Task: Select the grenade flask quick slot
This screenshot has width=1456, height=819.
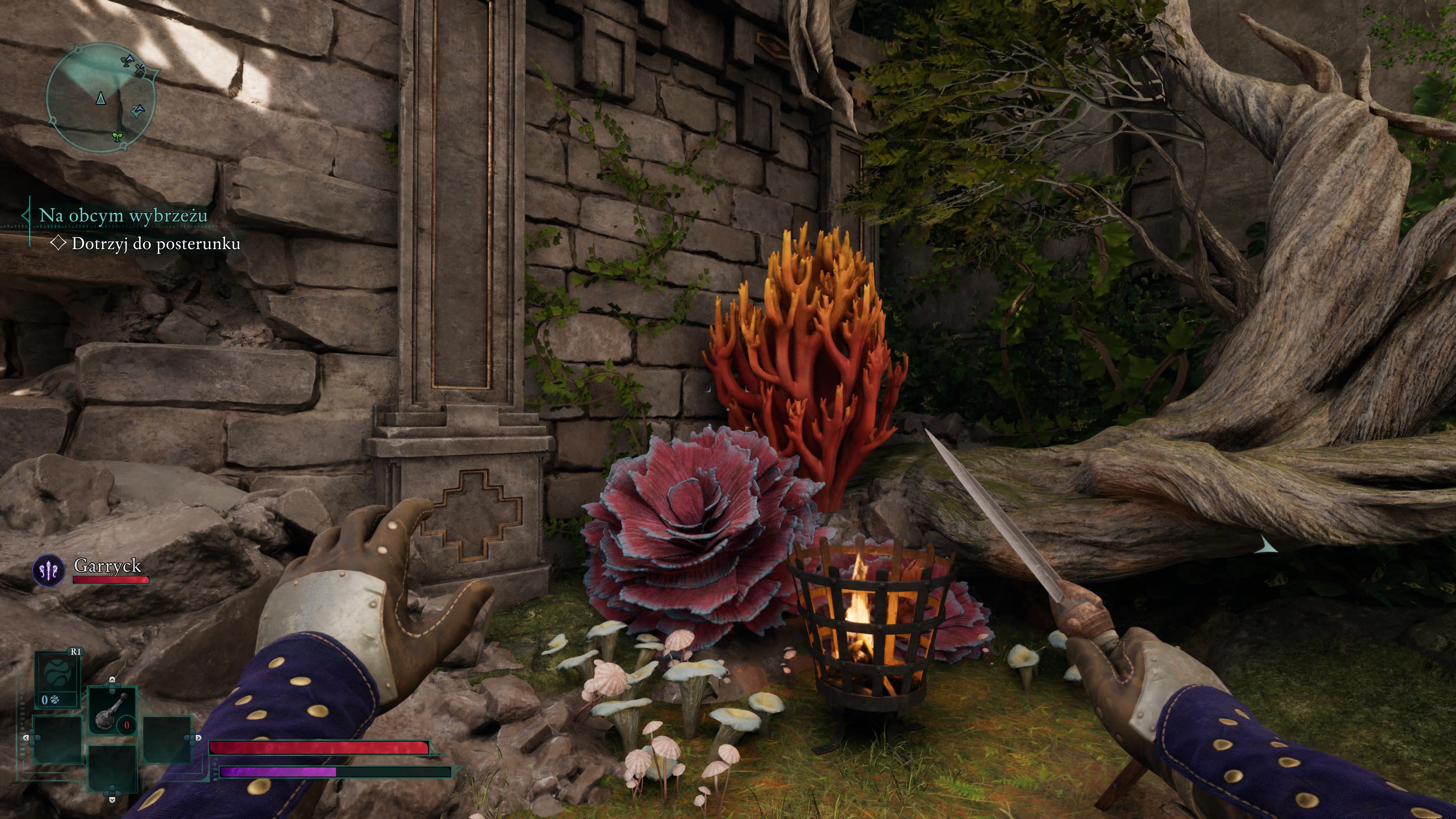Action: (113, 711)
